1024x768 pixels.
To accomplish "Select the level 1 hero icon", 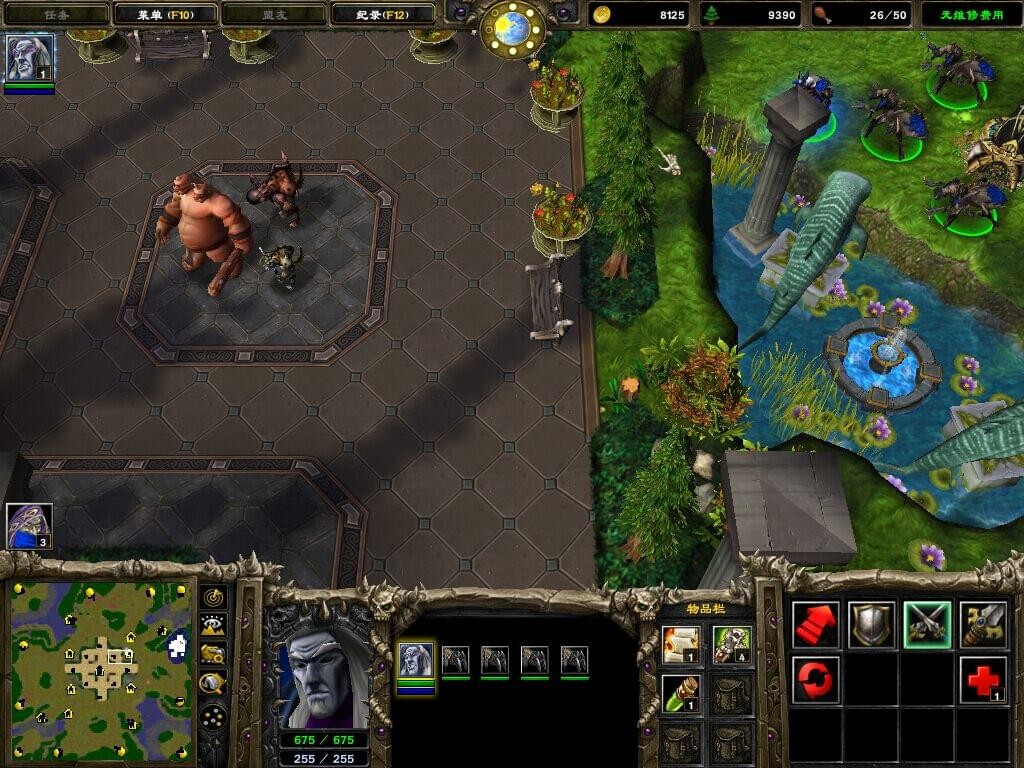I will (30, 58).
